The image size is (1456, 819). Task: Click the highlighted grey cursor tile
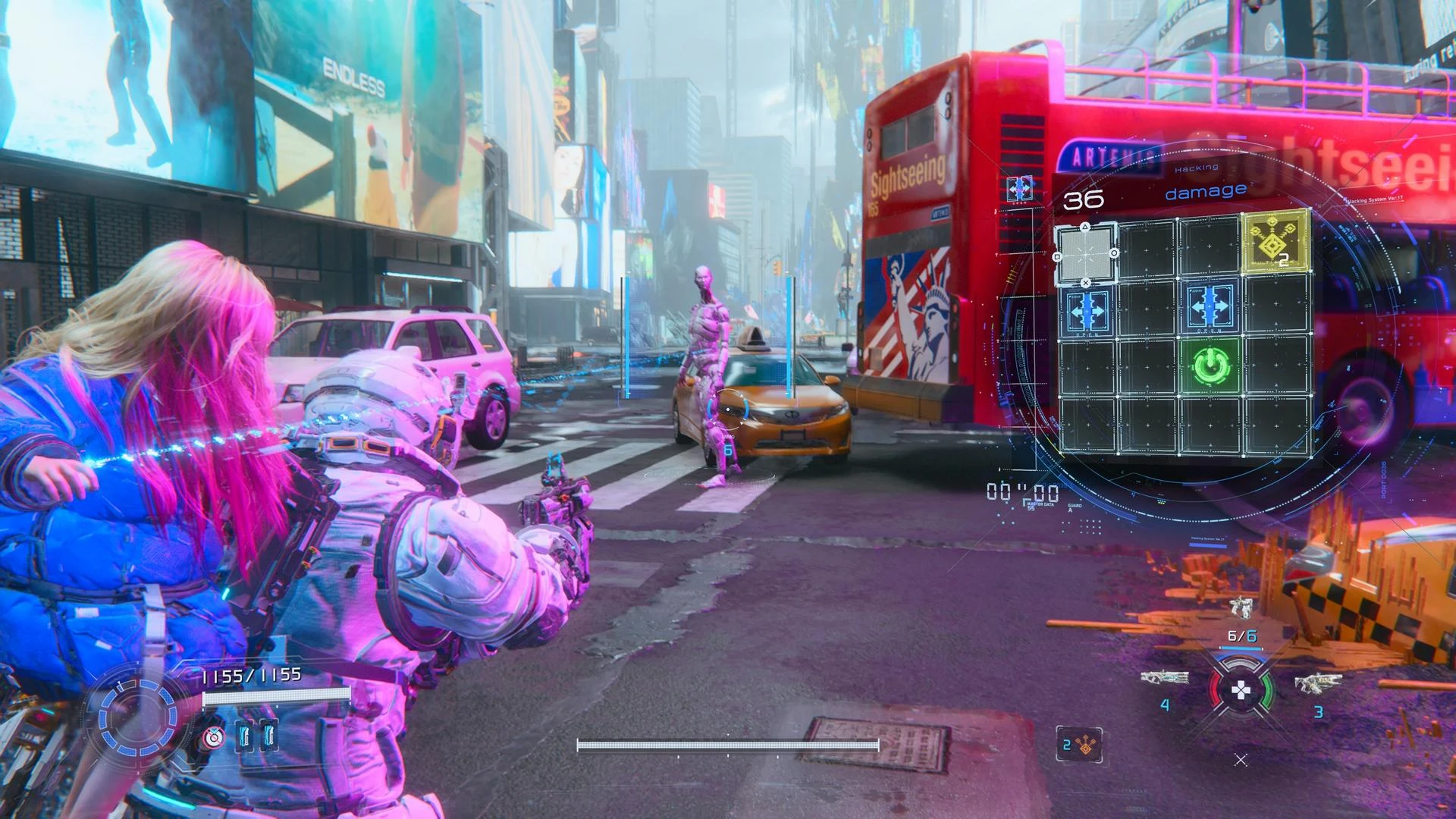tap(1086, 254)
